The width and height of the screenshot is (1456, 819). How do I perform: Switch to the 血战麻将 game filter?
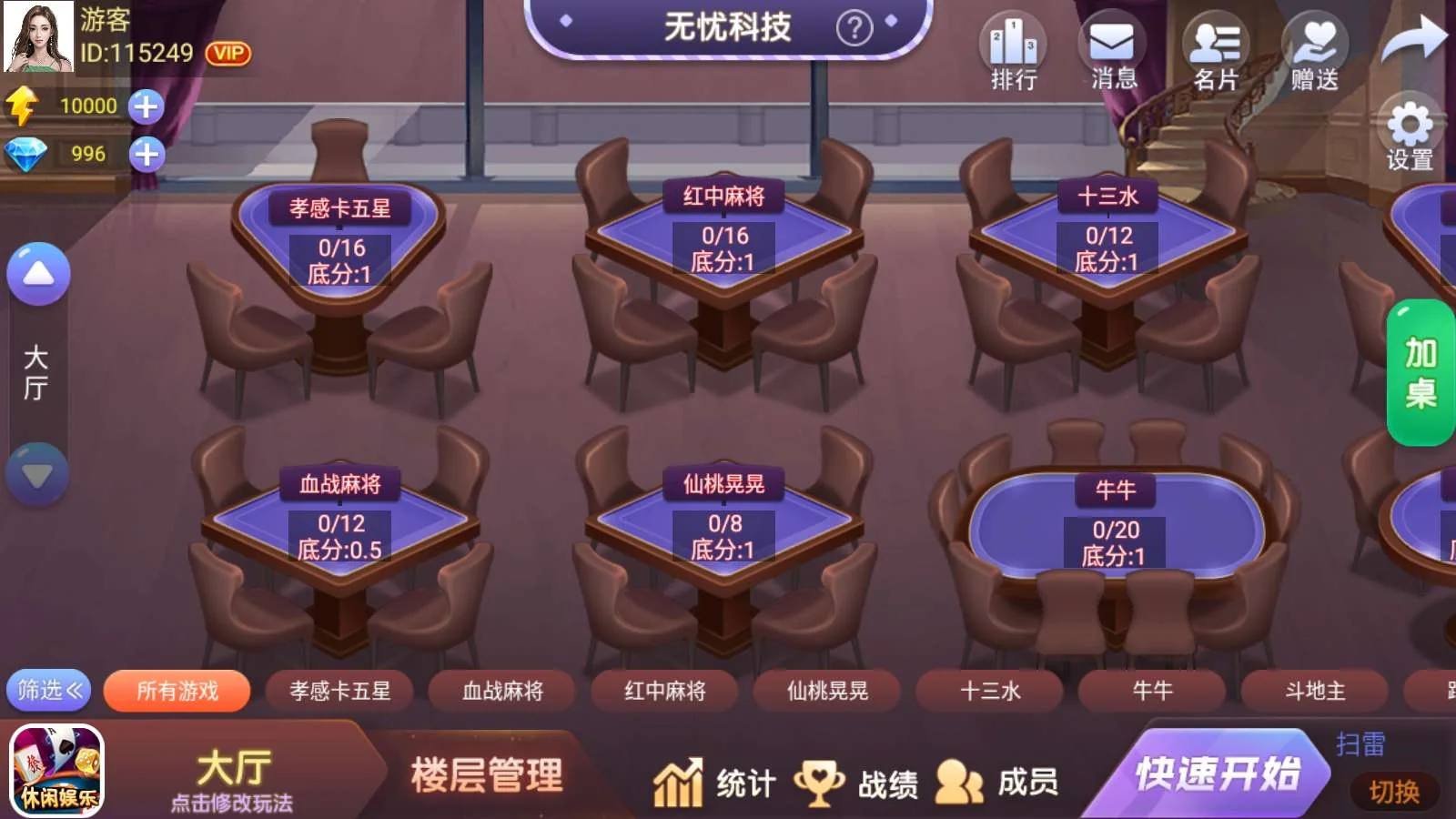click(501, 692)
